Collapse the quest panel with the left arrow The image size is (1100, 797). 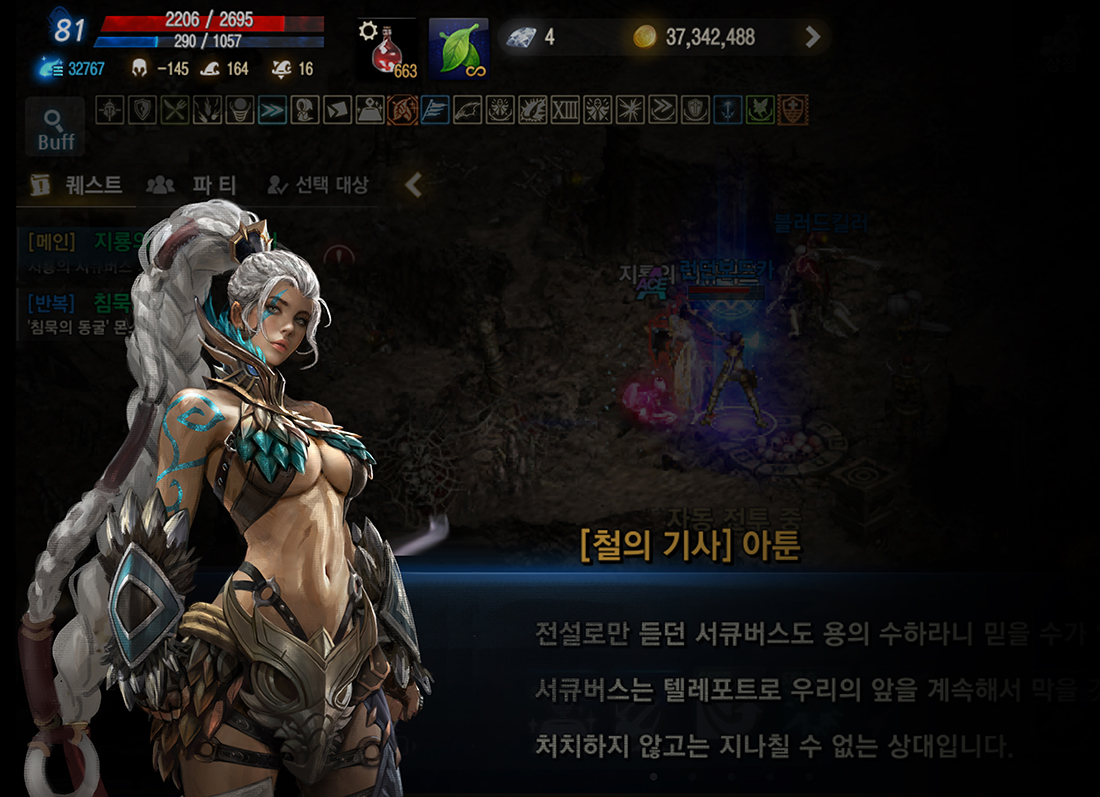click(413, 185)
